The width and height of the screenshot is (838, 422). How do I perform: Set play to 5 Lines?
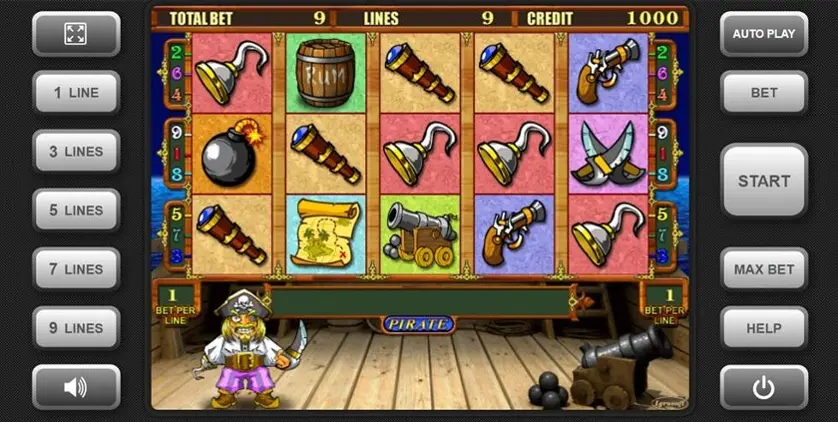(76, 211)
